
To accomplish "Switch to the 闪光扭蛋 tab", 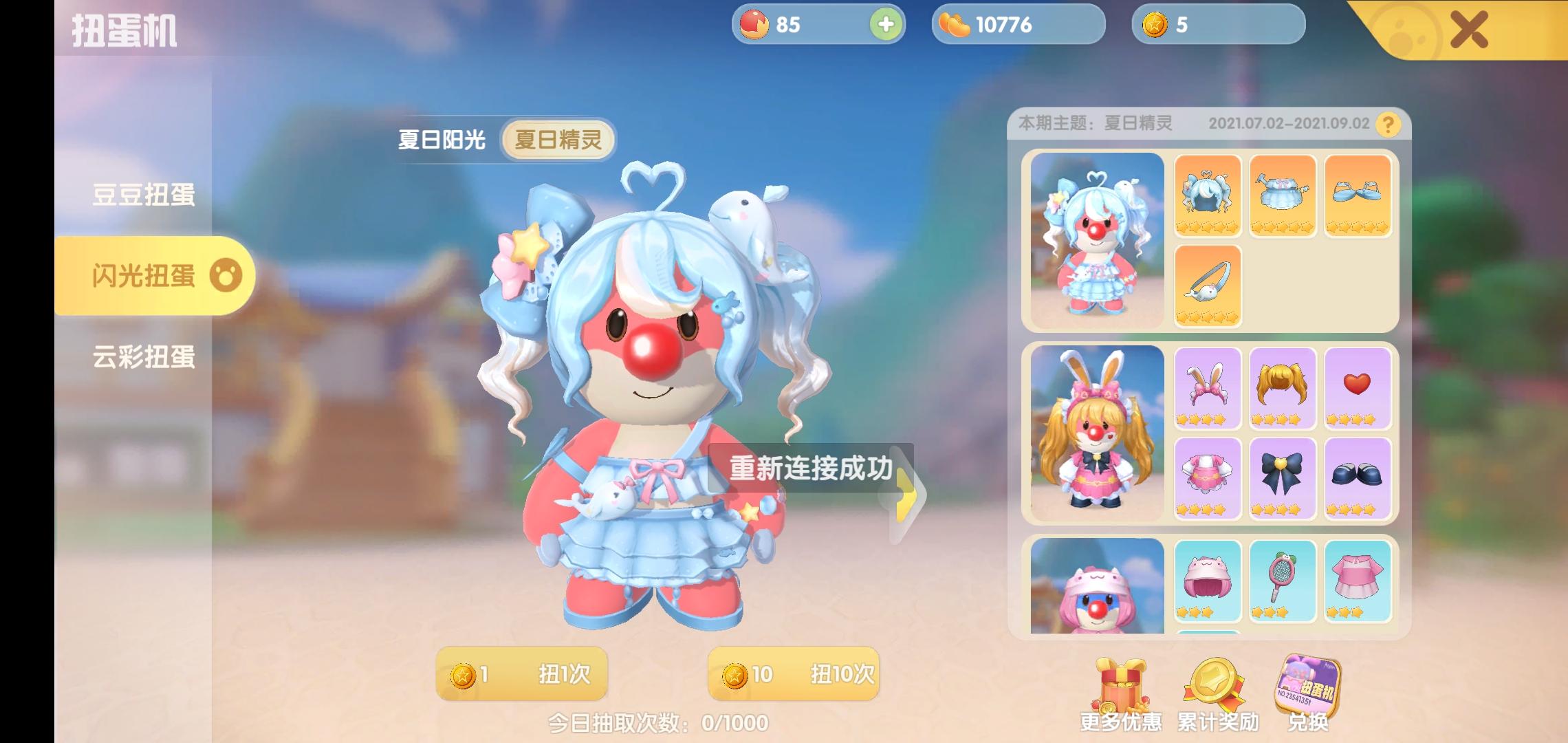I will coord(142,274).
